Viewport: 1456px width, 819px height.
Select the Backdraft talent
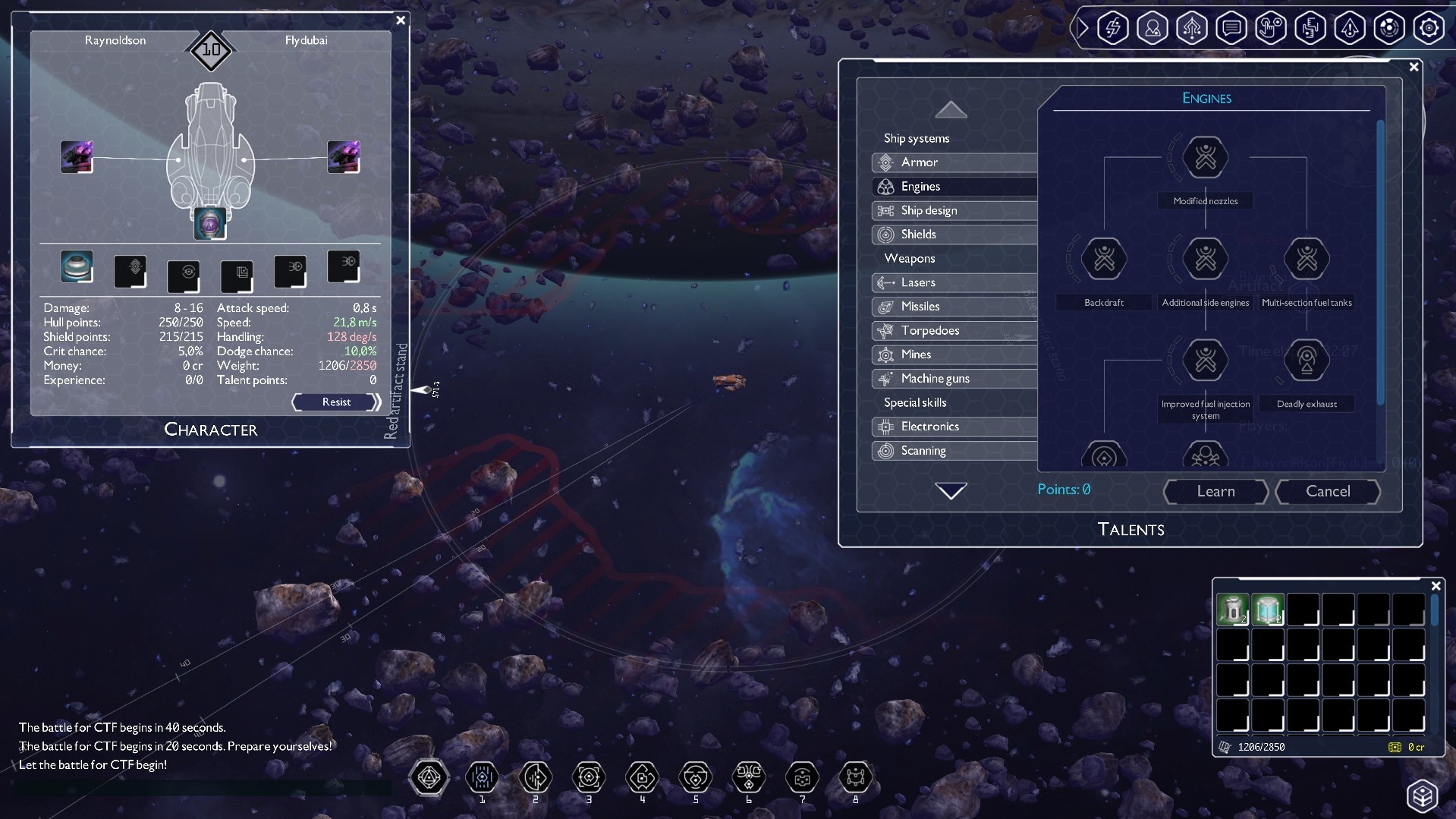pyautogui.click(x=1103, y=259)
